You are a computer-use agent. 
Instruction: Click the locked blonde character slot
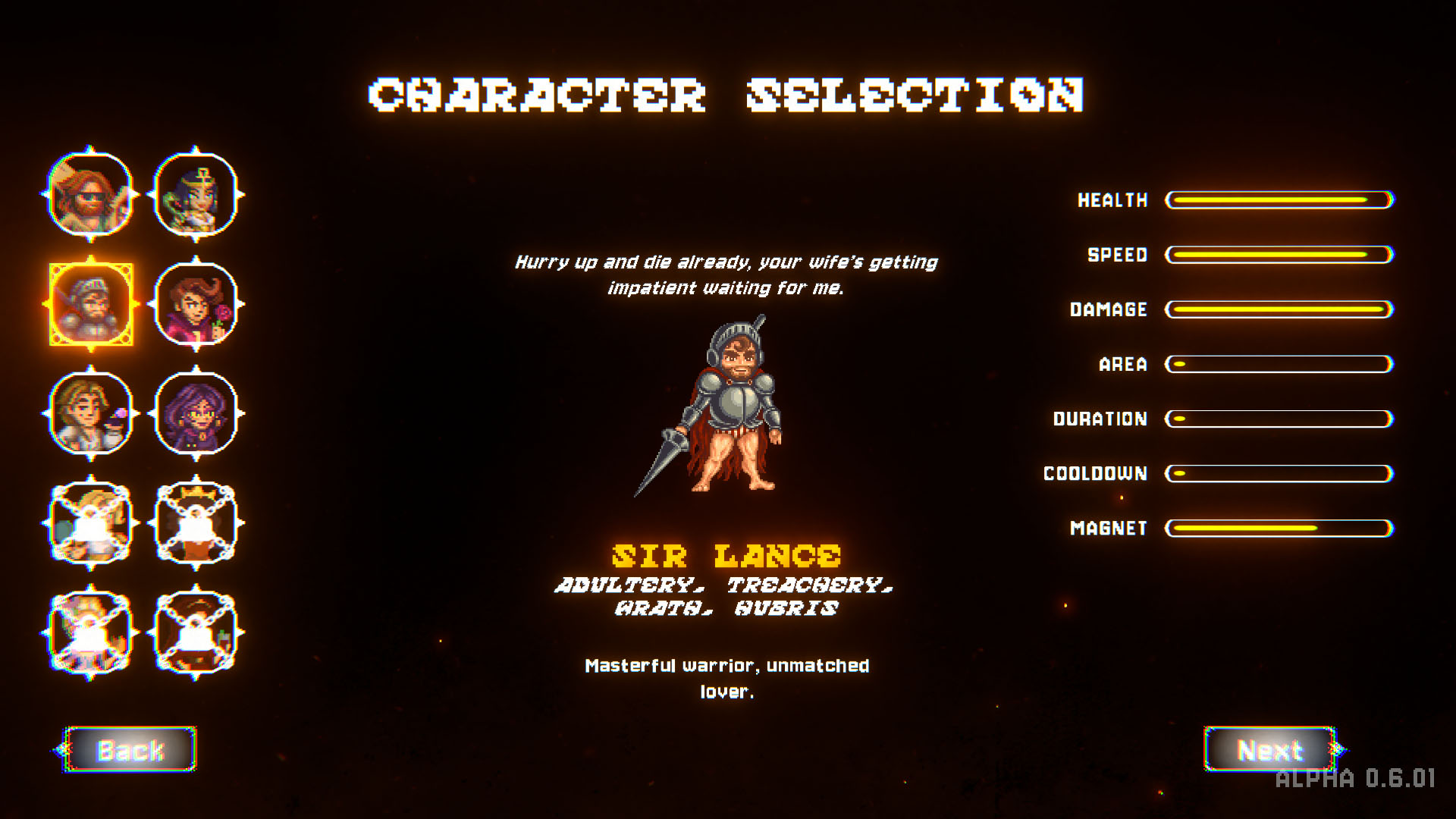(x=91, y=522)
